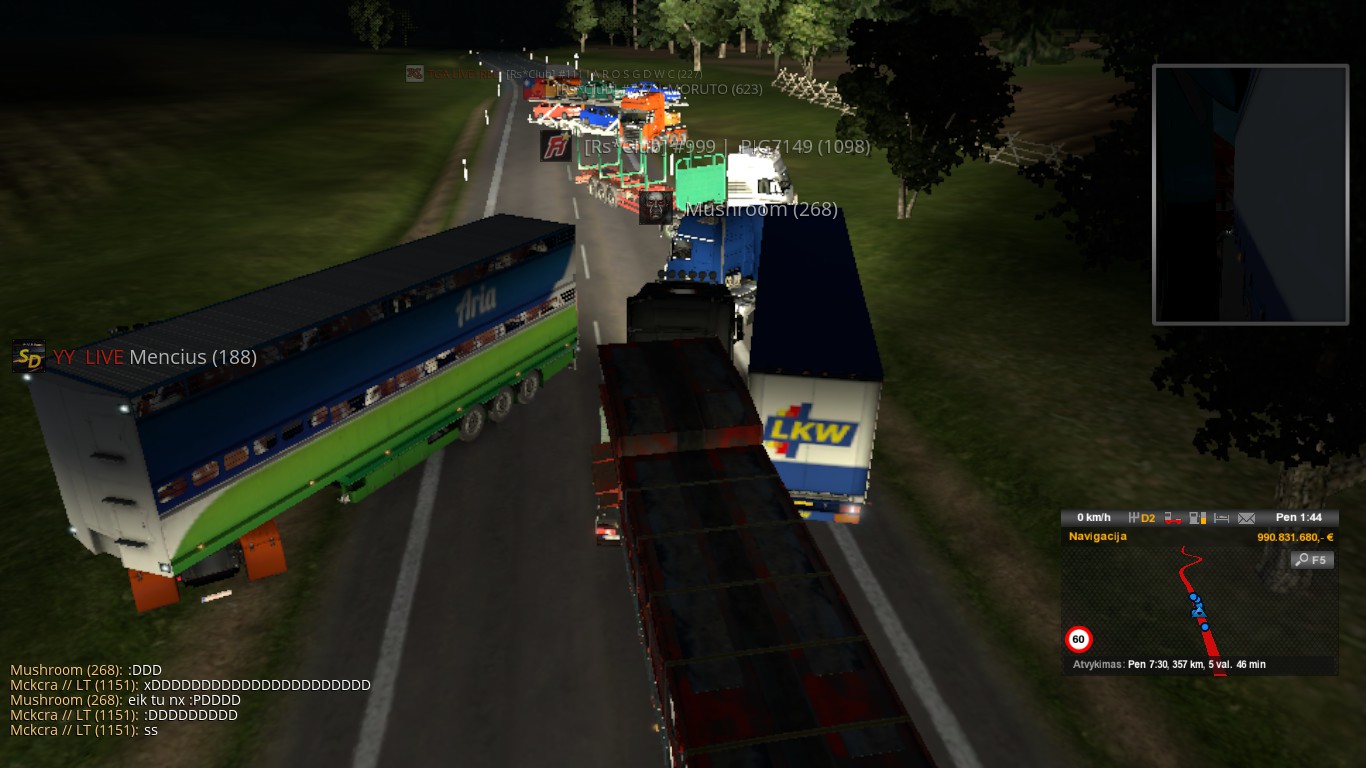
Task: Click the truck damage indicator icon
Action: pos(1171,518)
